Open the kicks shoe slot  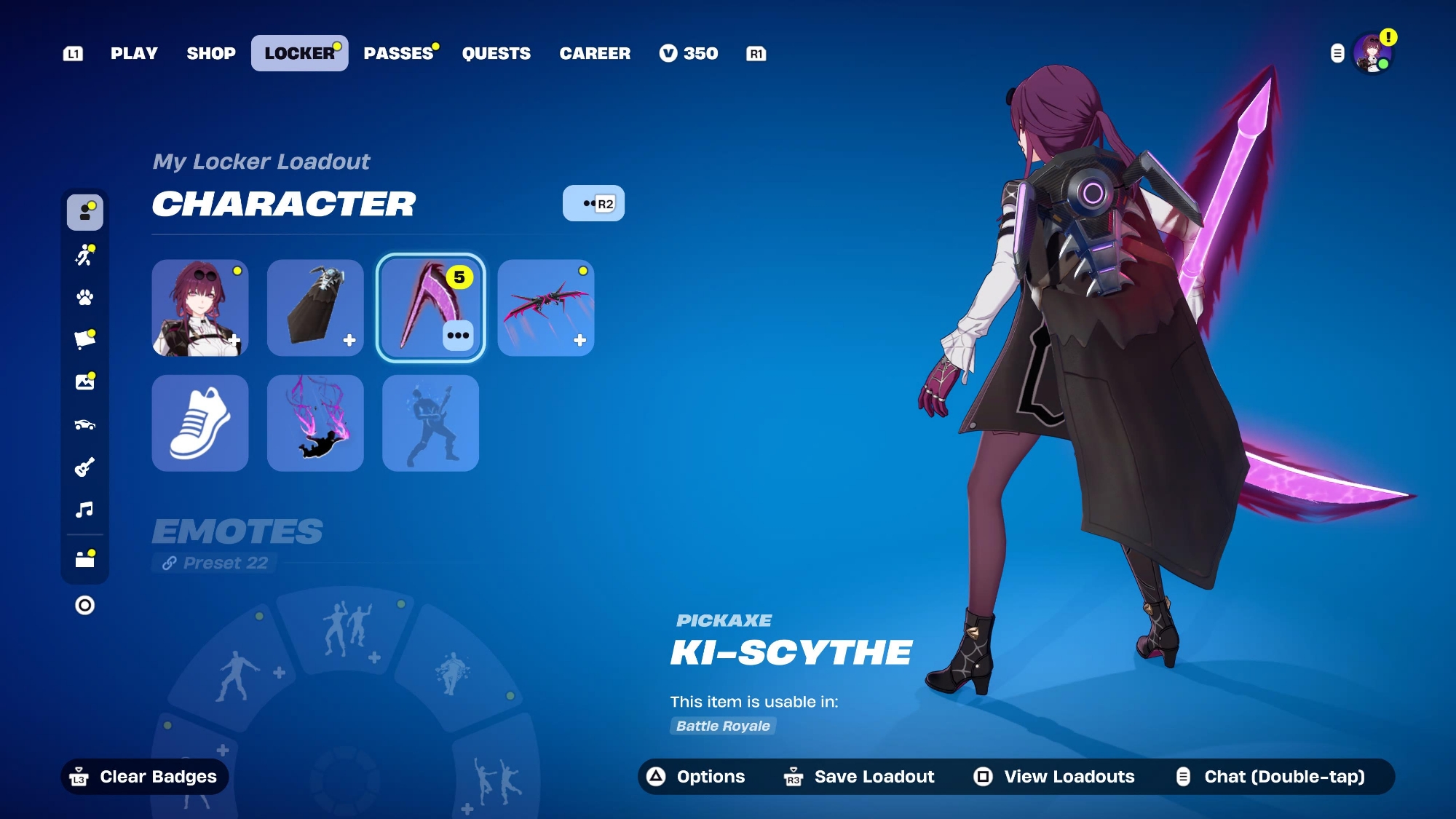coord(200,423)
